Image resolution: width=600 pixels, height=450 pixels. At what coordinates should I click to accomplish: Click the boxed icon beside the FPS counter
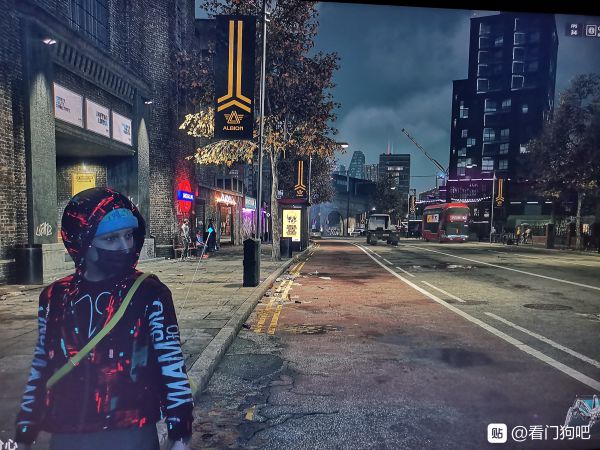pos(591,30)
